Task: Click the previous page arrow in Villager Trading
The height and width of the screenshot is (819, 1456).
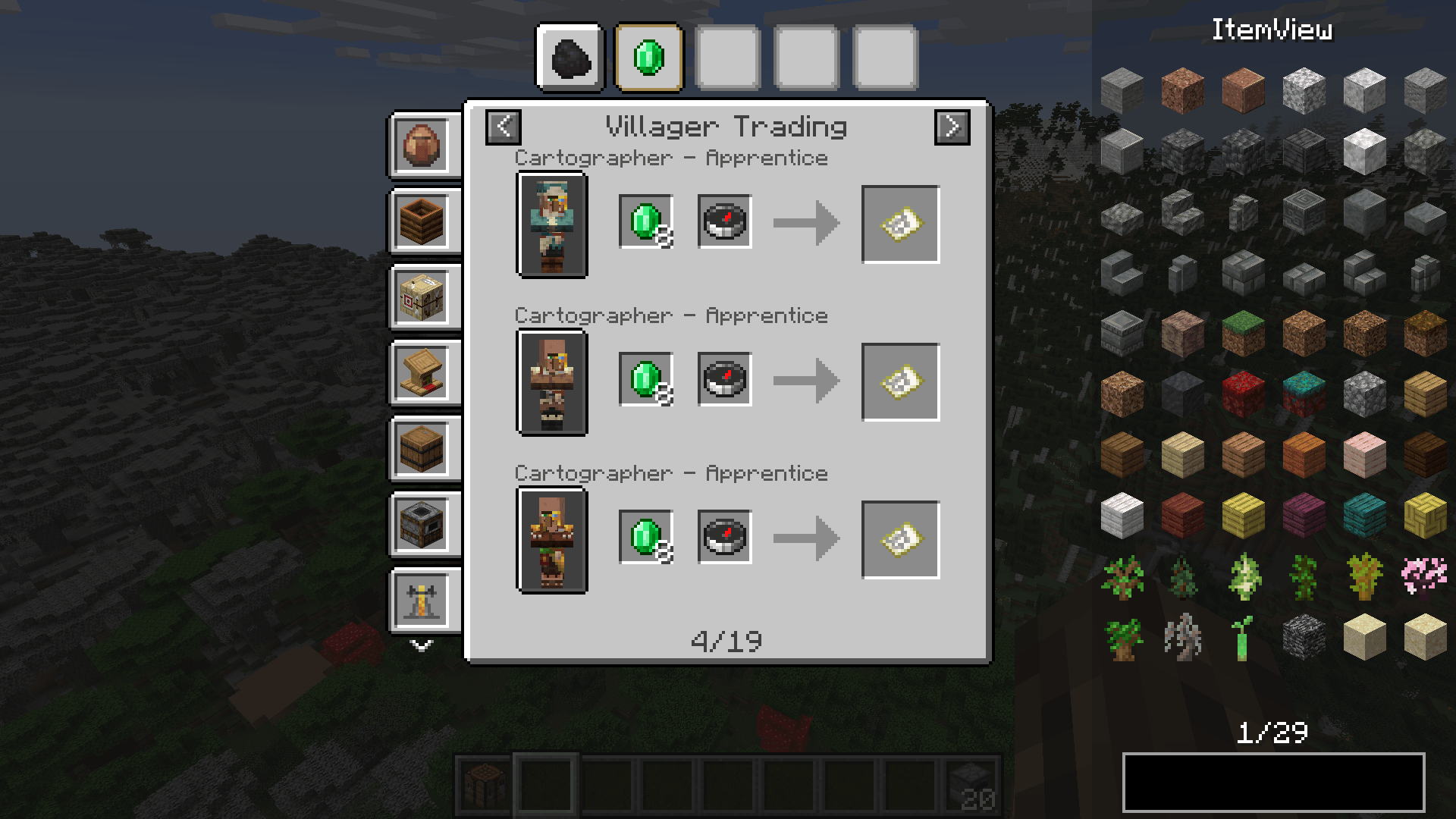Action: point(503,127)
